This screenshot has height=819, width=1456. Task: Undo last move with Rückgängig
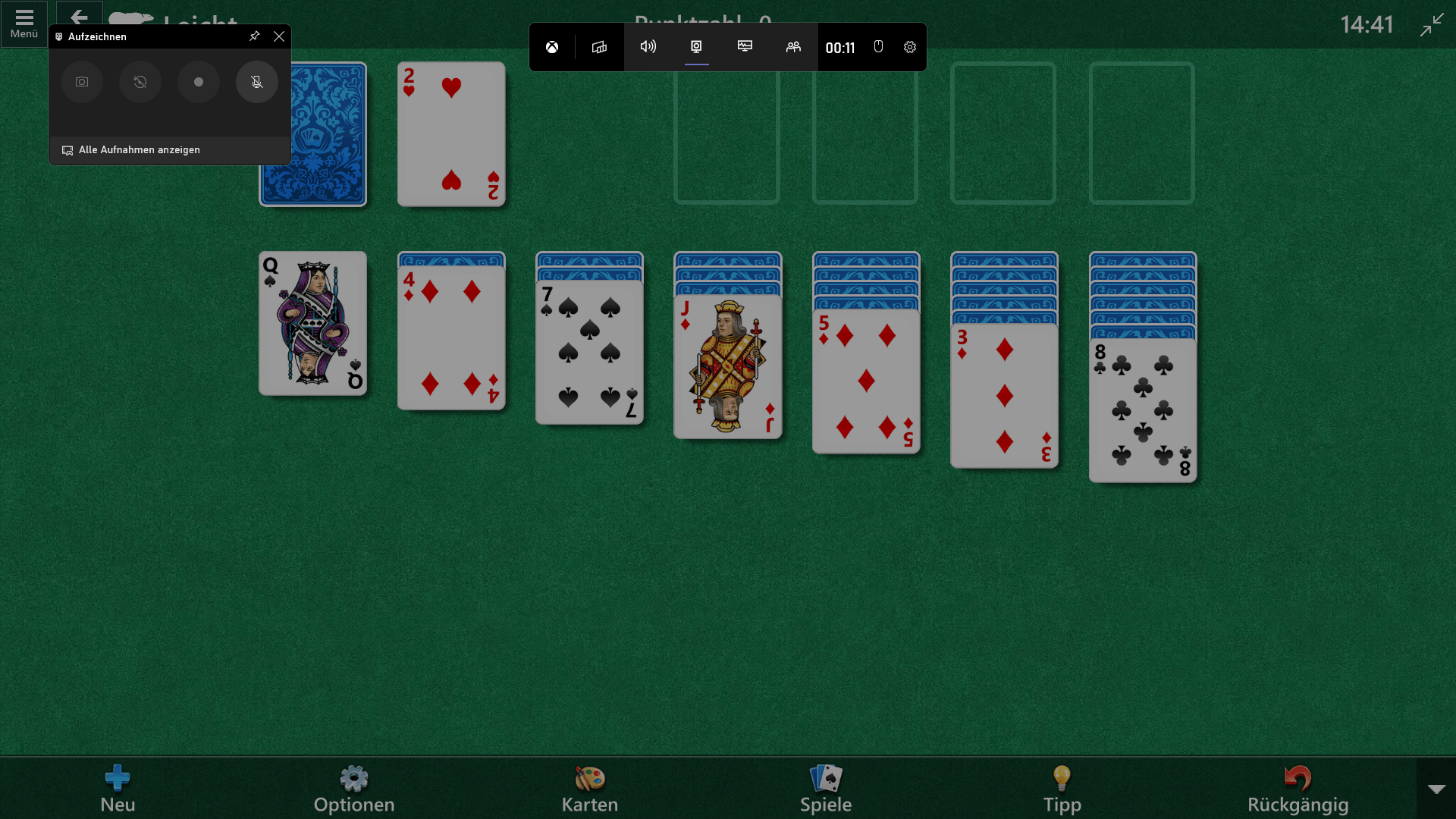1298,789
